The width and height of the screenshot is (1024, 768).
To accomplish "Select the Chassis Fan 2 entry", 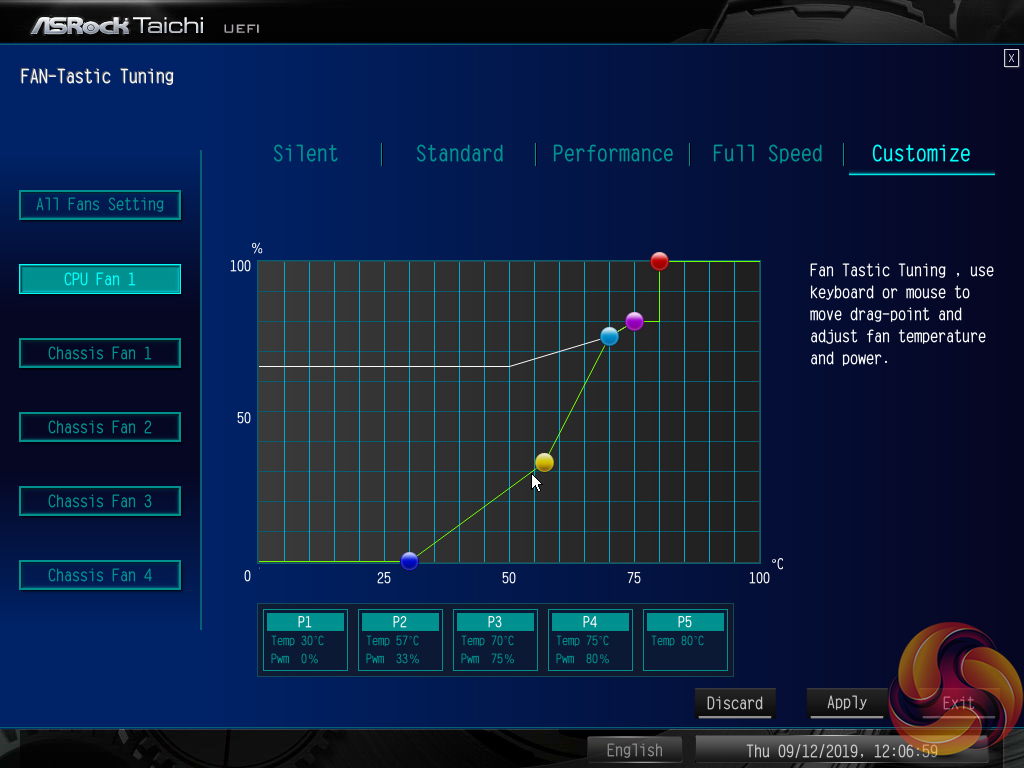I will (x=100, y=427).
